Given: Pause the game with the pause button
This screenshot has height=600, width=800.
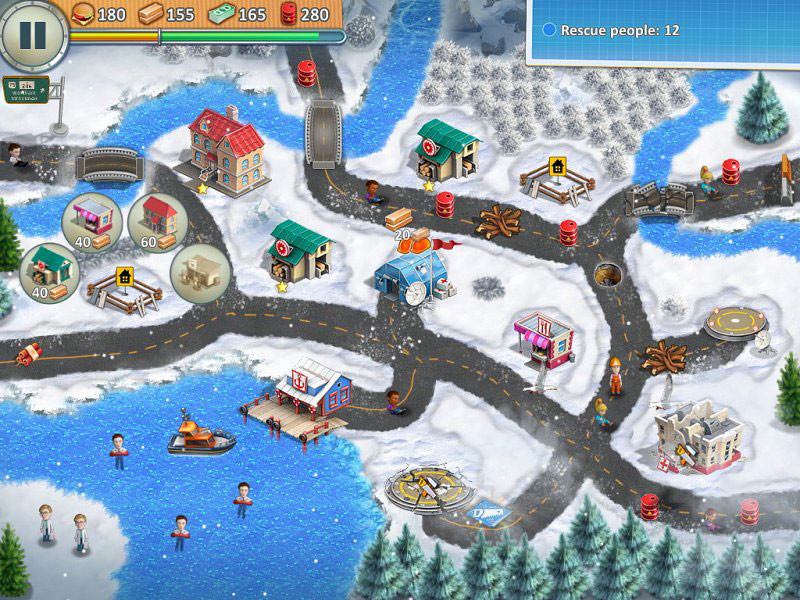Looking at the screenshot, I should point(33,34).
